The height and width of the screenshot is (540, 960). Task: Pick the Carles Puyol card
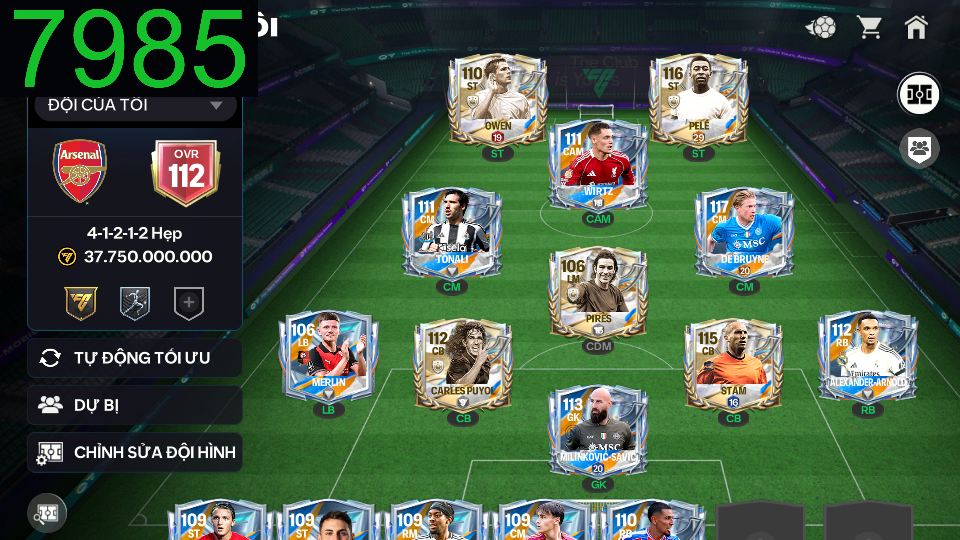click(x=463, y=364)
